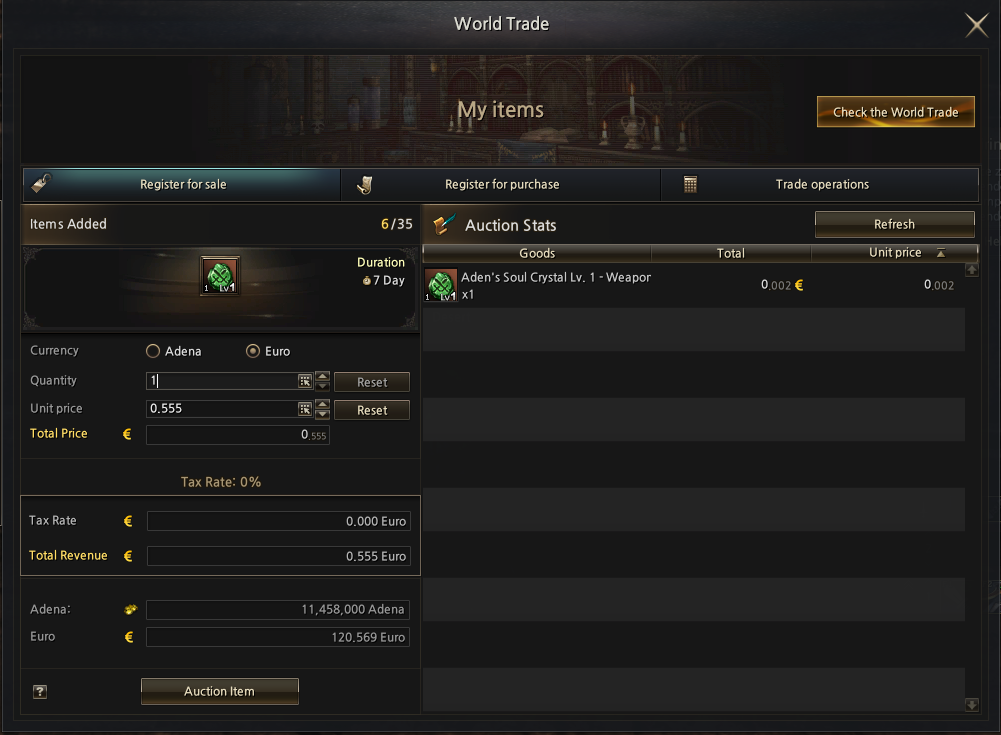
Task: Close the World Trade window
Action: click(x=976, y=25)
